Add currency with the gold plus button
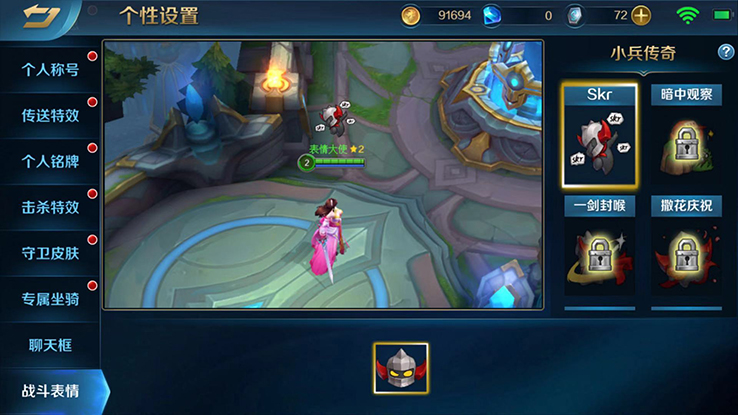 pos(640,15)
